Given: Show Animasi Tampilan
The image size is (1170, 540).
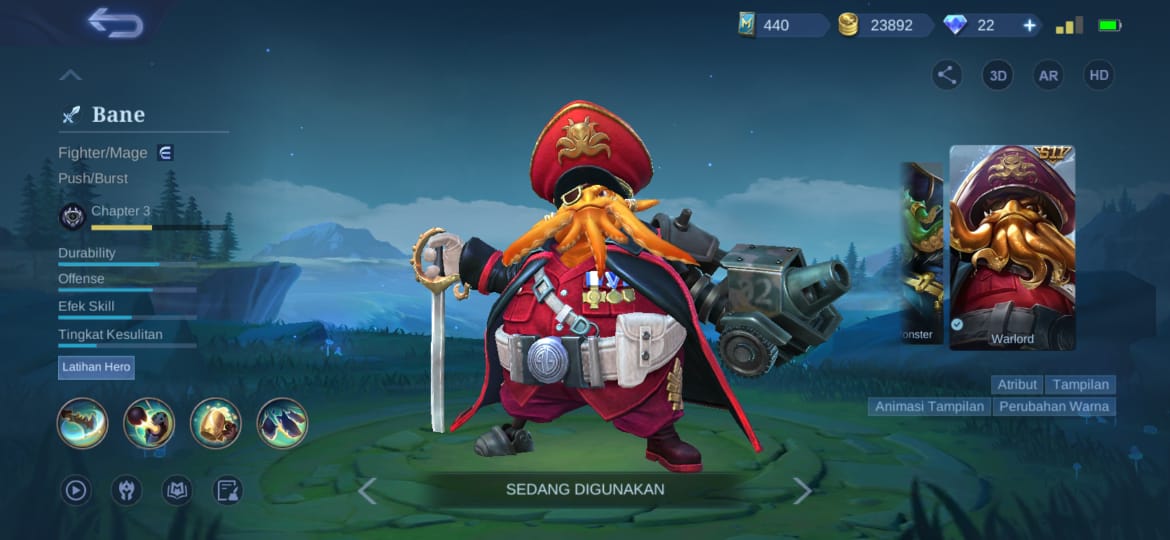Looking at the screenshot, I should 929,407.
